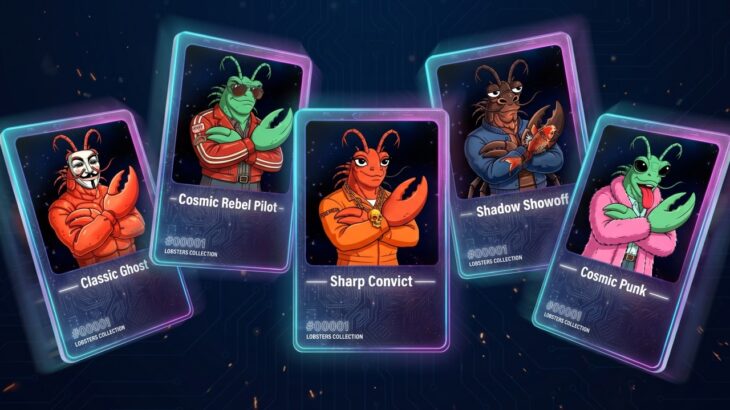Screen dimensions: 730x410
Task: Select the Classic Ghost lobster card
Action: tap(100, 230)
